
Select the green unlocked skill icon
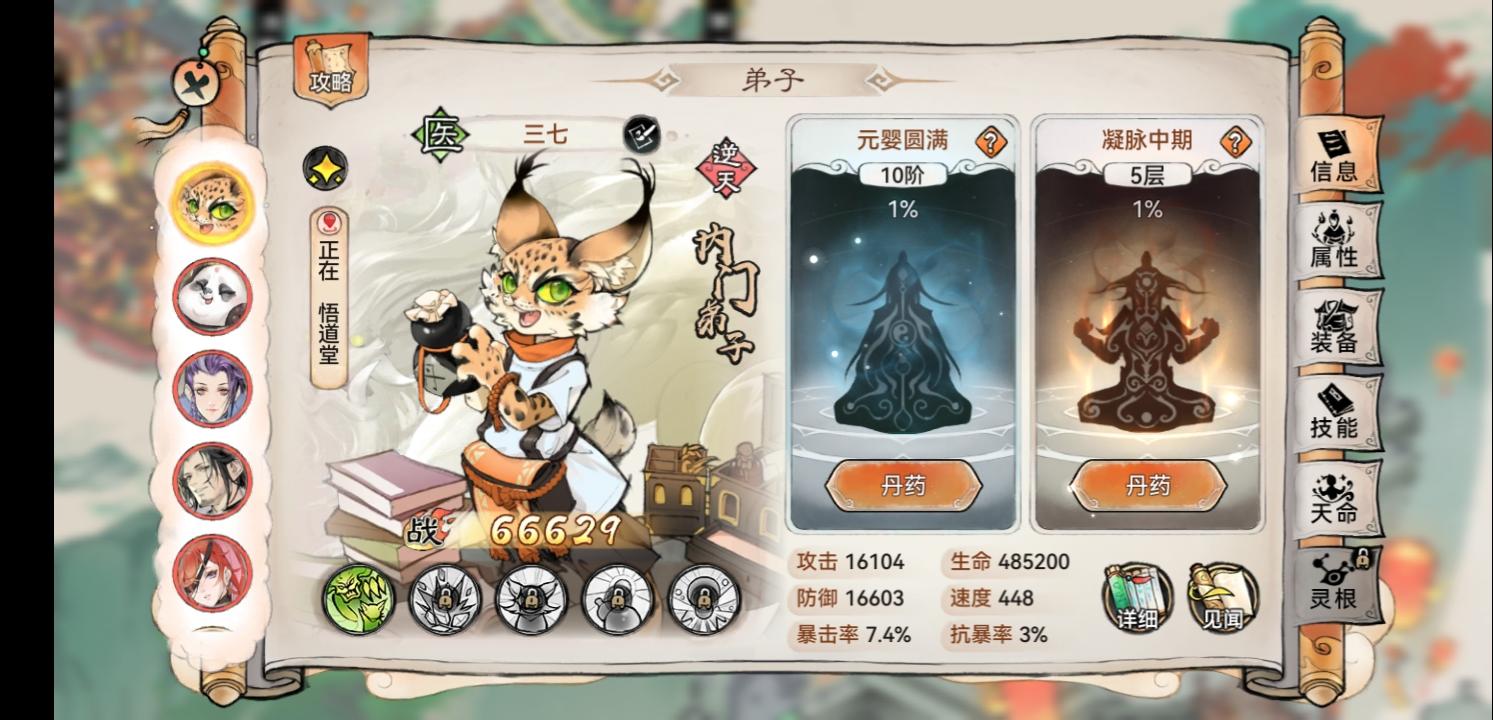(361, 600)
